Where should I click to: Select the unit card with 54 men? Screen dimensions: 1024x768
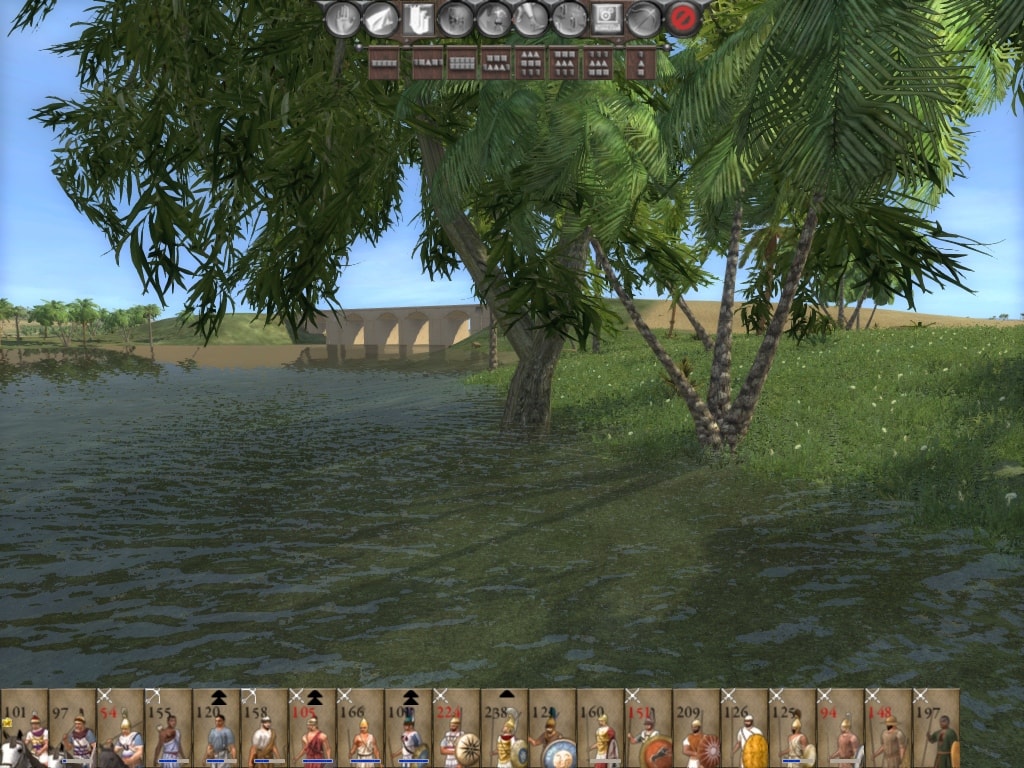[x=120, y=729]
